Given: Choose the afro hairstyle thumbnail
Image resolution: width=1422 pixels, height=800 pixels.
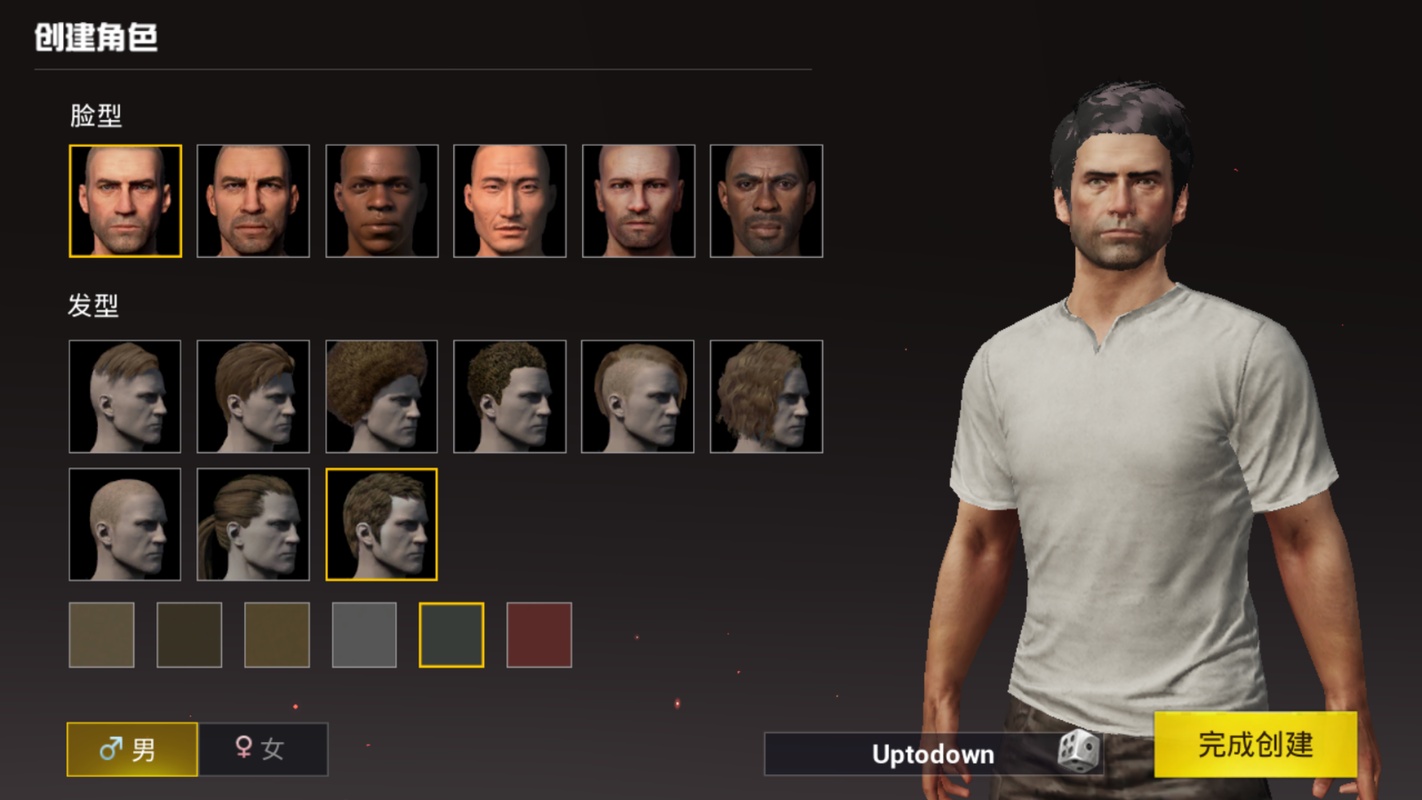Looking at the screenshot, I should click(381, 396).
